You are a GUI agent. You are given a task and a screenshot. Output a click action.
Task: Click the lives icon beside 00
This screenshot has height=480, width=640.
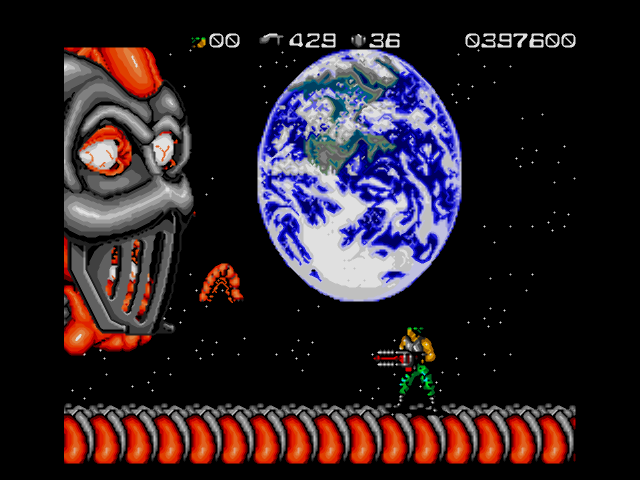[x=198, y=41]
